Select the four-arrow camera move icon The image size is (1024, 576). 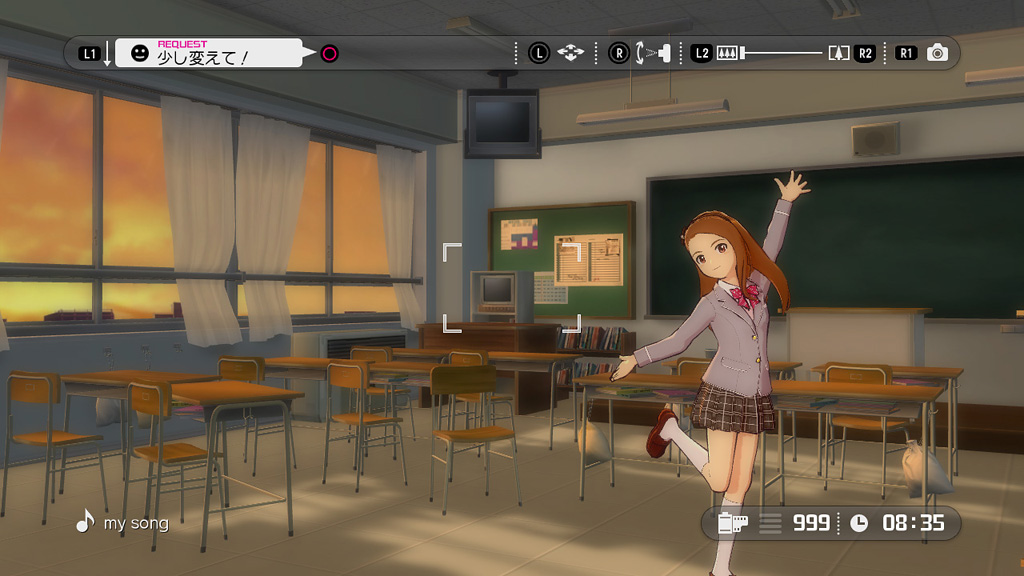coord(570,53)
